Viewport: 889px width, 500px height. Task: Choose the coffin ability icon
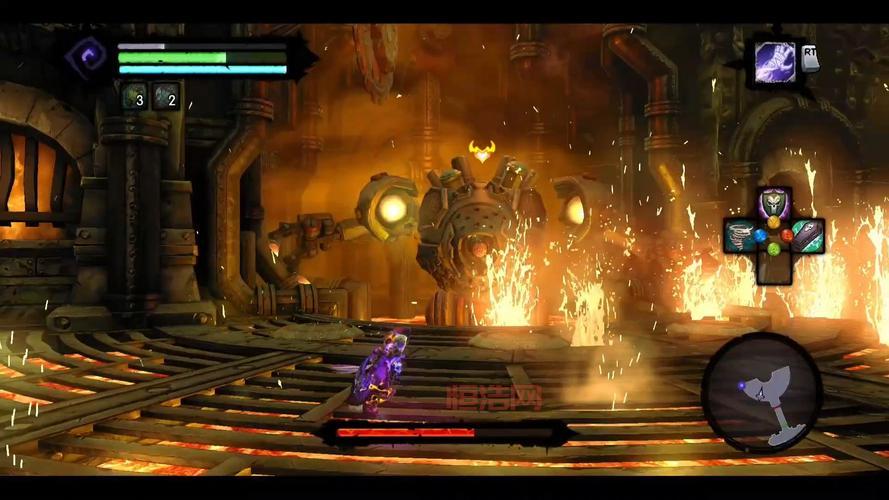(806, 236)
